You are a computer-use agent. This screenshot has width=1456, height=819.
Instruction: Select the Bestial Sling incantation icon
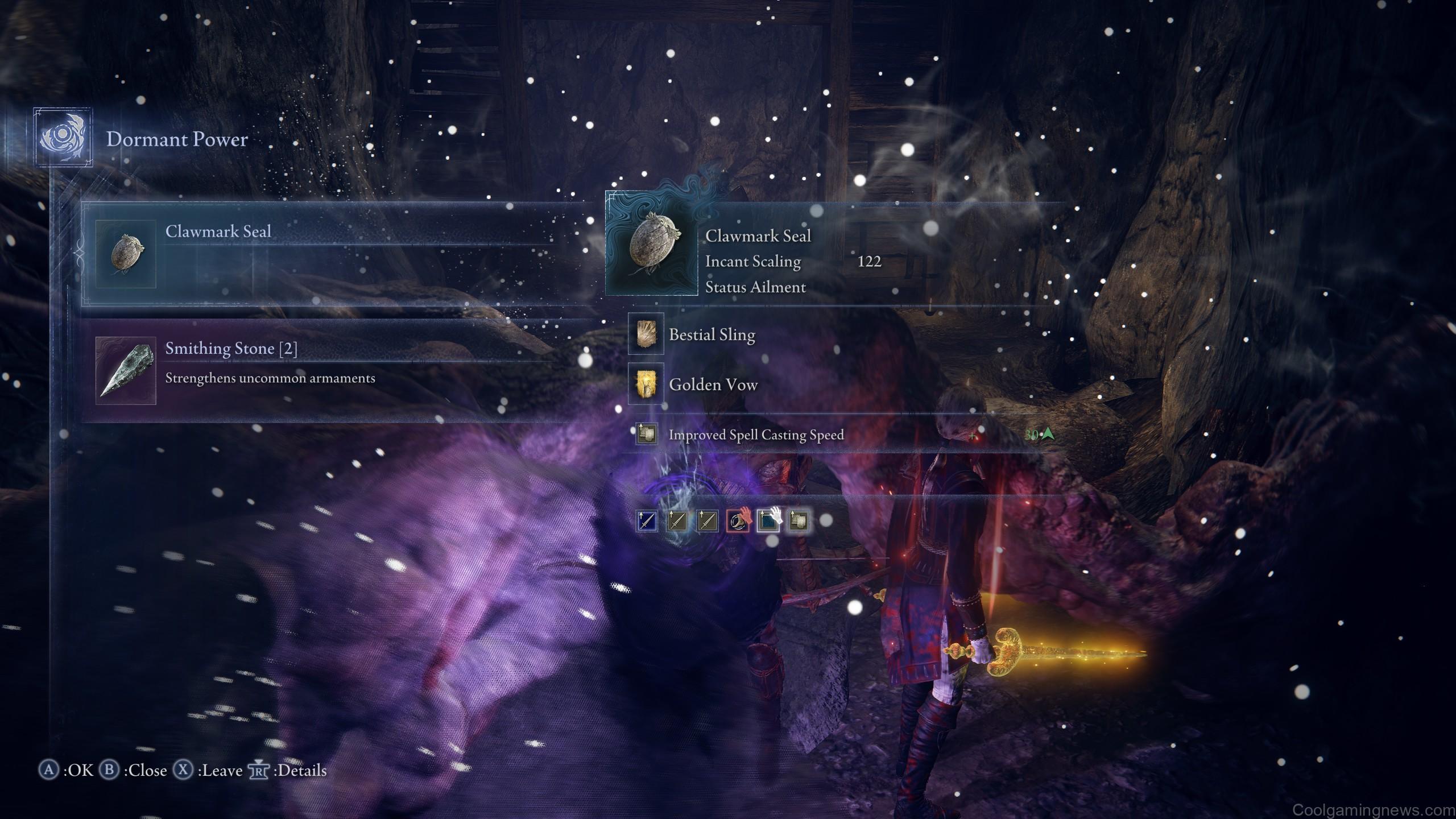pos(645,335)
